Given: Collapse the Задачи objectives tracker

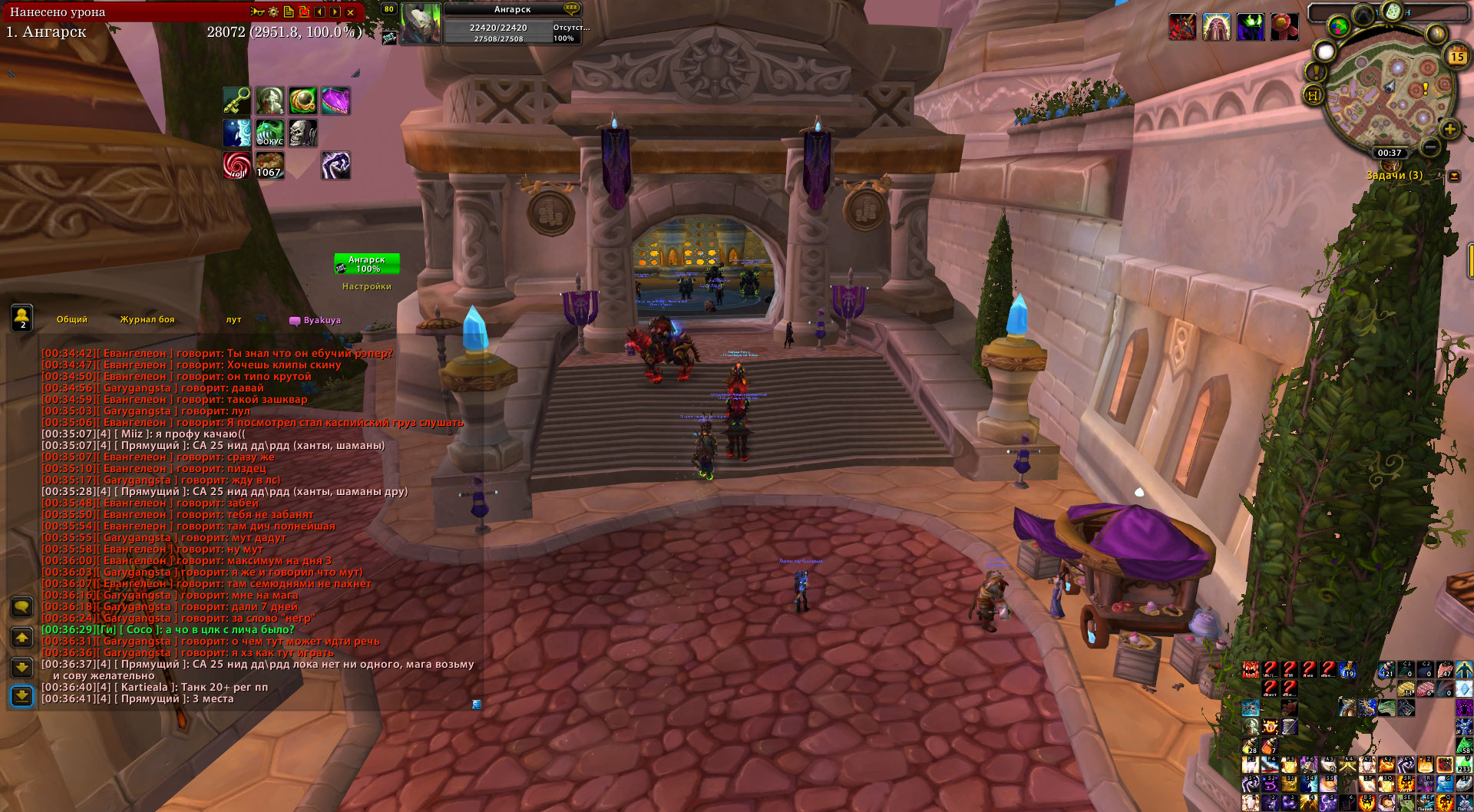Looking at the screenshot, I should (x=1454, y=176).
